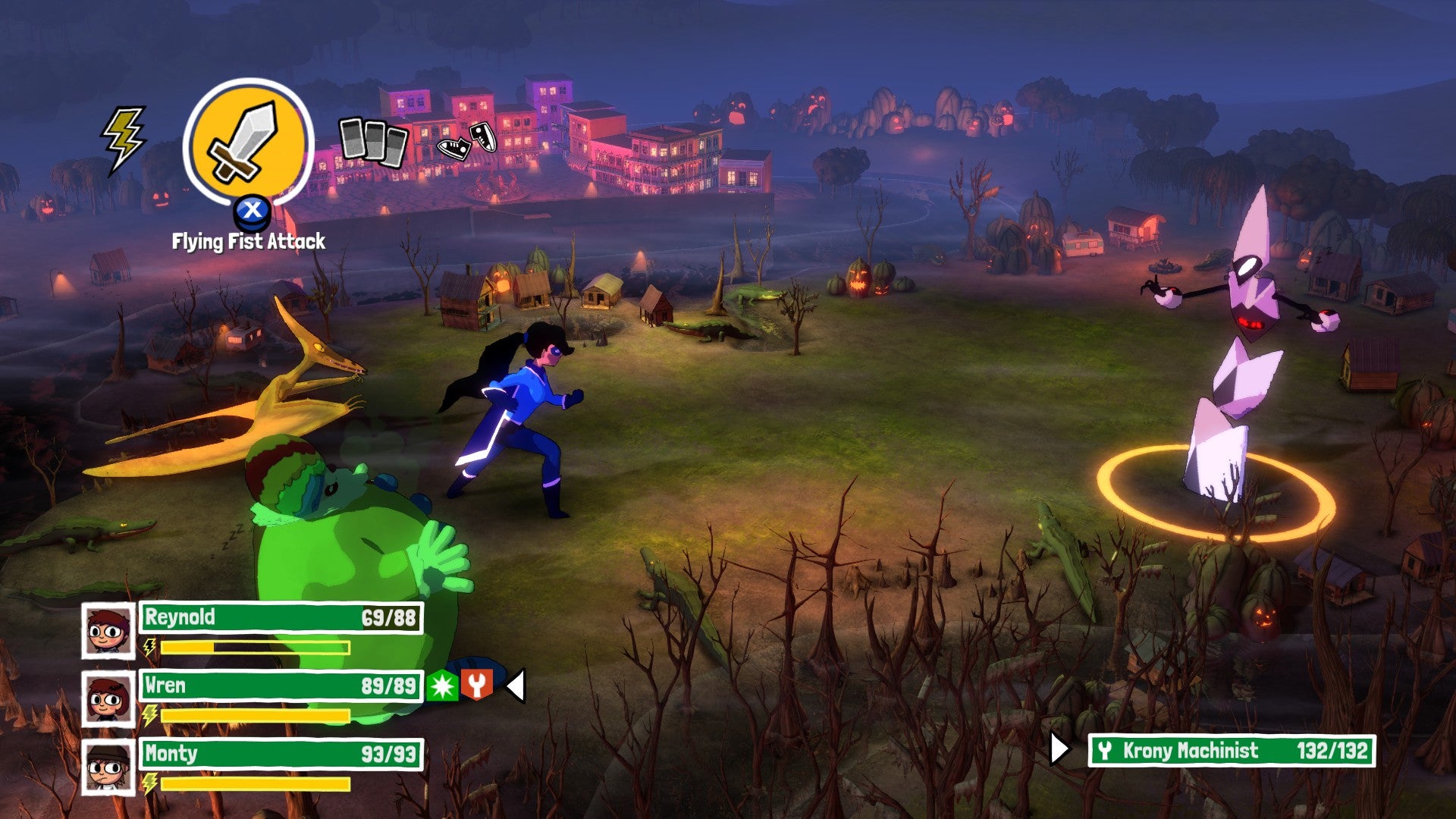Screen dimensions: 1456x819
Task: Click the lightning icon beside Reynold's energy bar
Action: coord(149,647)
